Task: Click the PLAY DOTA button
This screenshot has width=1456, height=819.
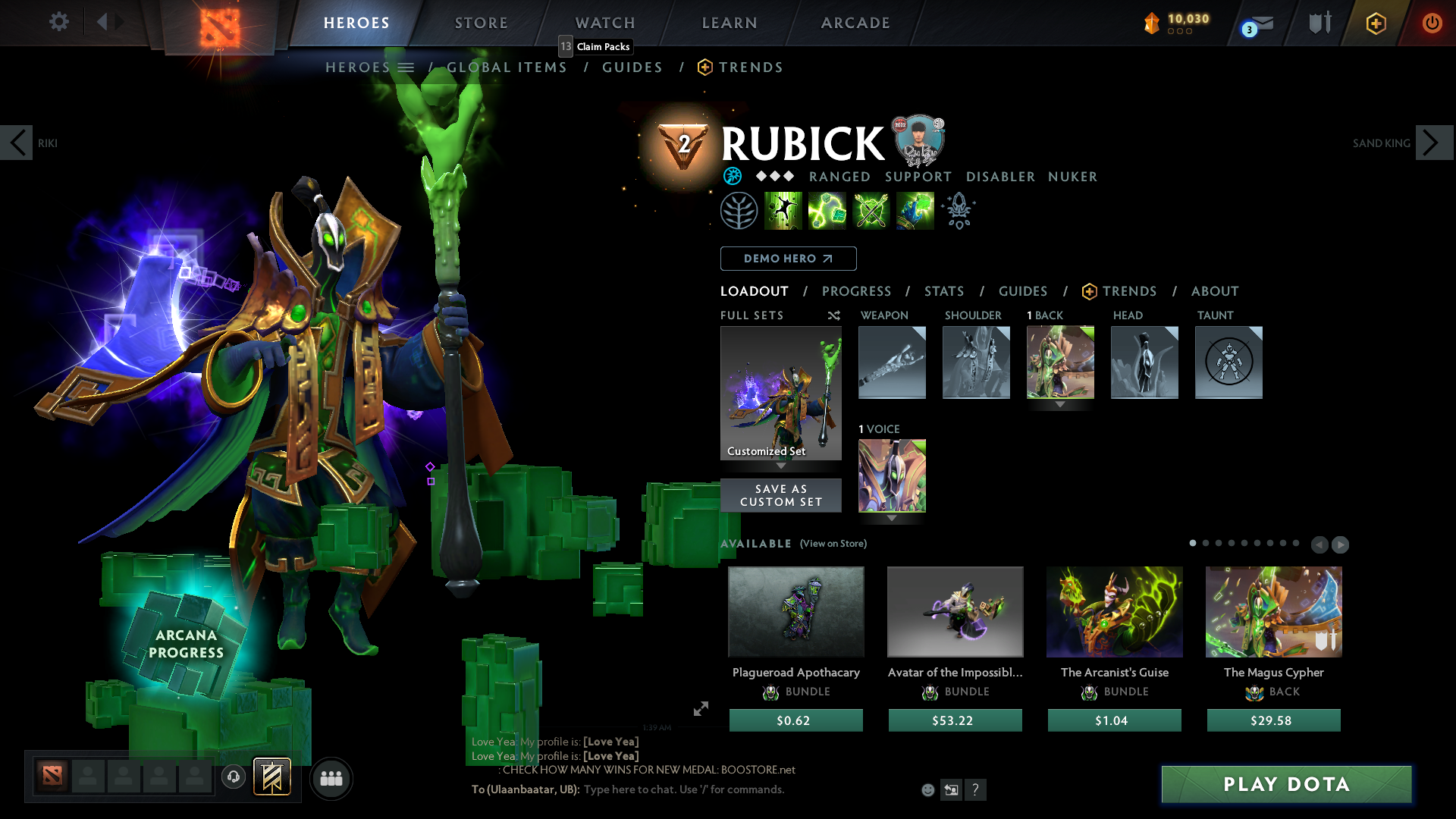Action: click(x=1285, y=784)
